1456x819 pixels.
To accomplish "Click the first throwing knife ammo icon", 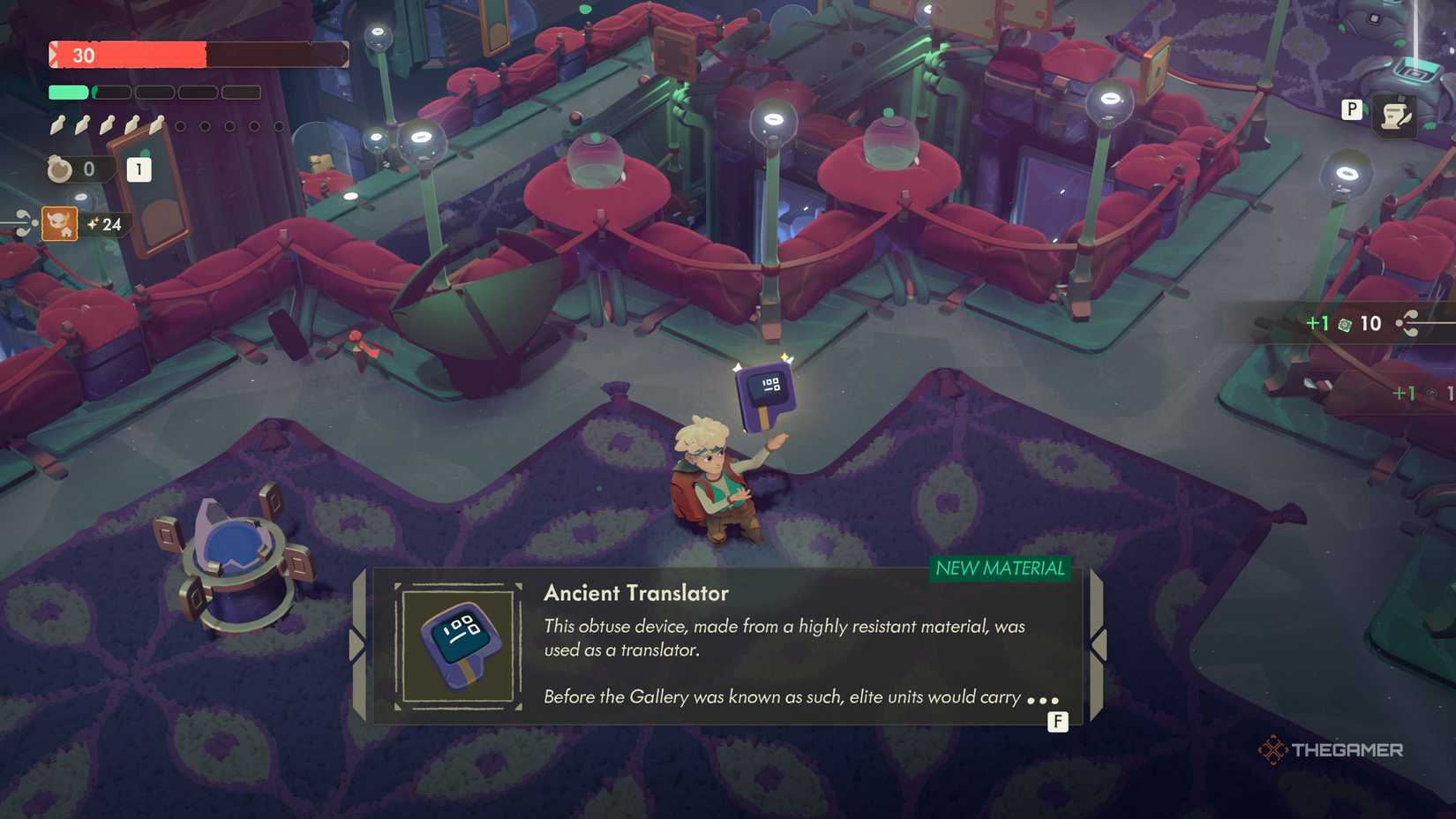I will (x=56, y=125).
